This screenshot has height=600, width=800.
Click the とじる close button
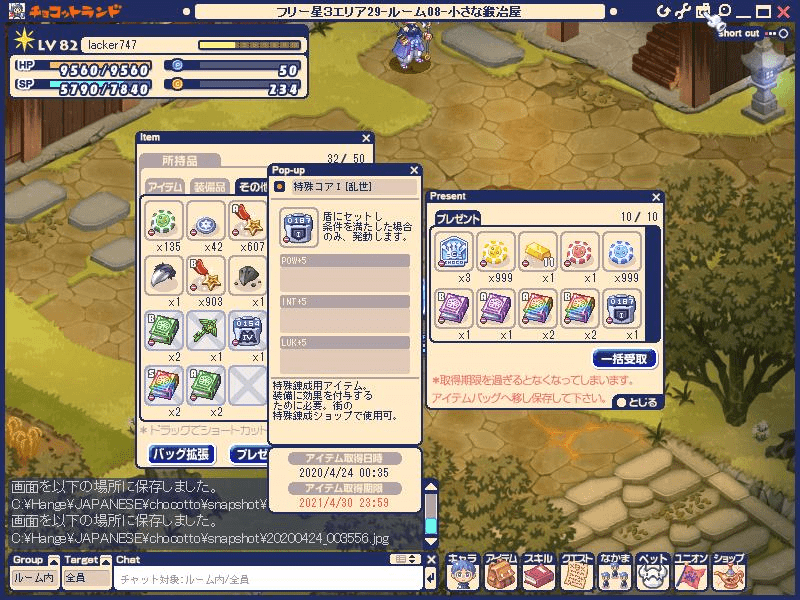[x=637, y=402]
